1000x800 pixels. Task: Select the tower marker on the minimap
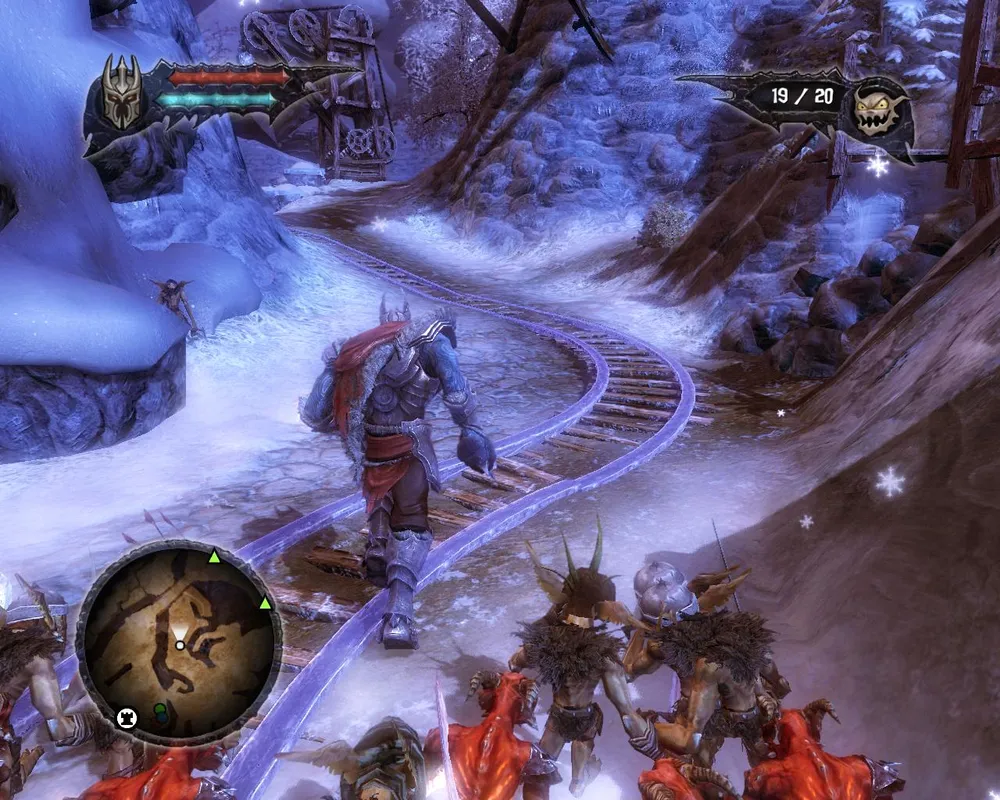point(127,716)
